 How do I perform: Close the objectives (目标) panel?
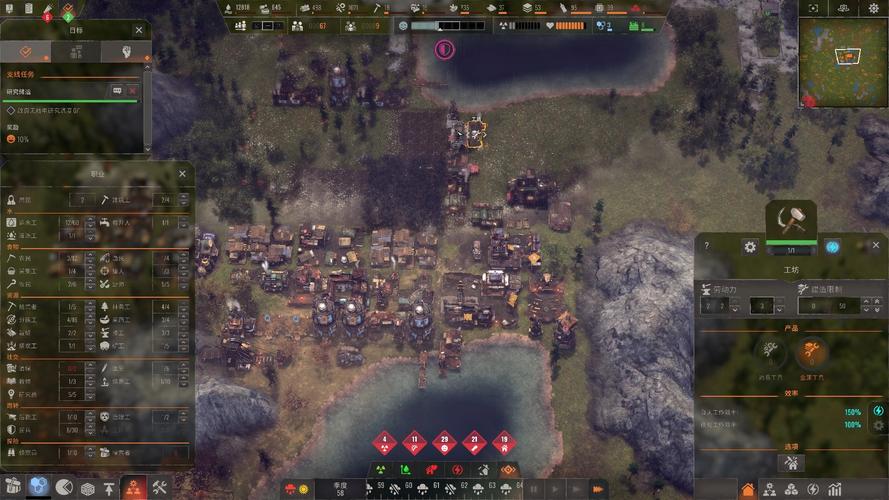tap(138, 30)
